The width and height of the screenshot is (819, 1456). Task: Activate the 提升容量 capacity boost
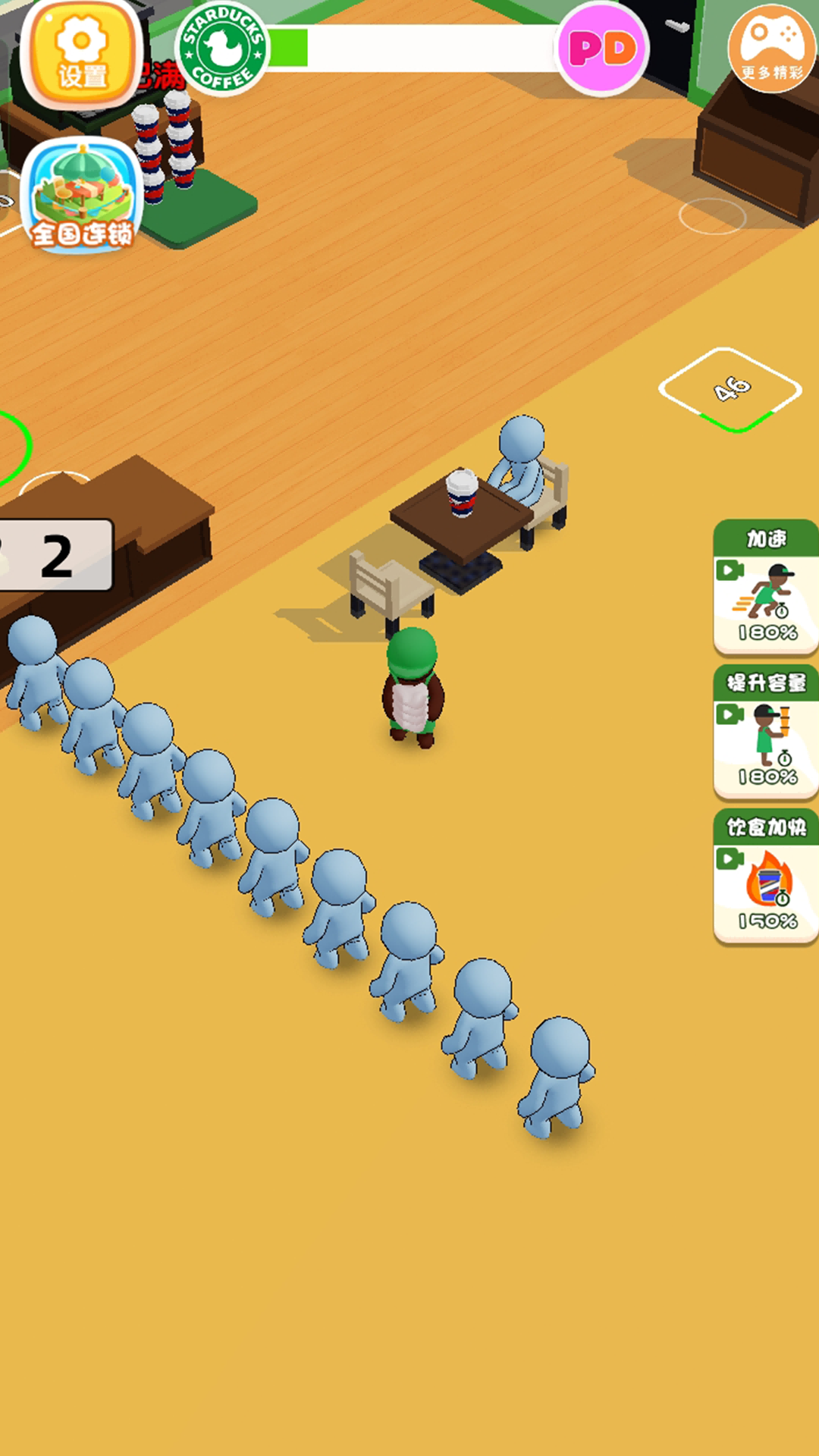766,733
